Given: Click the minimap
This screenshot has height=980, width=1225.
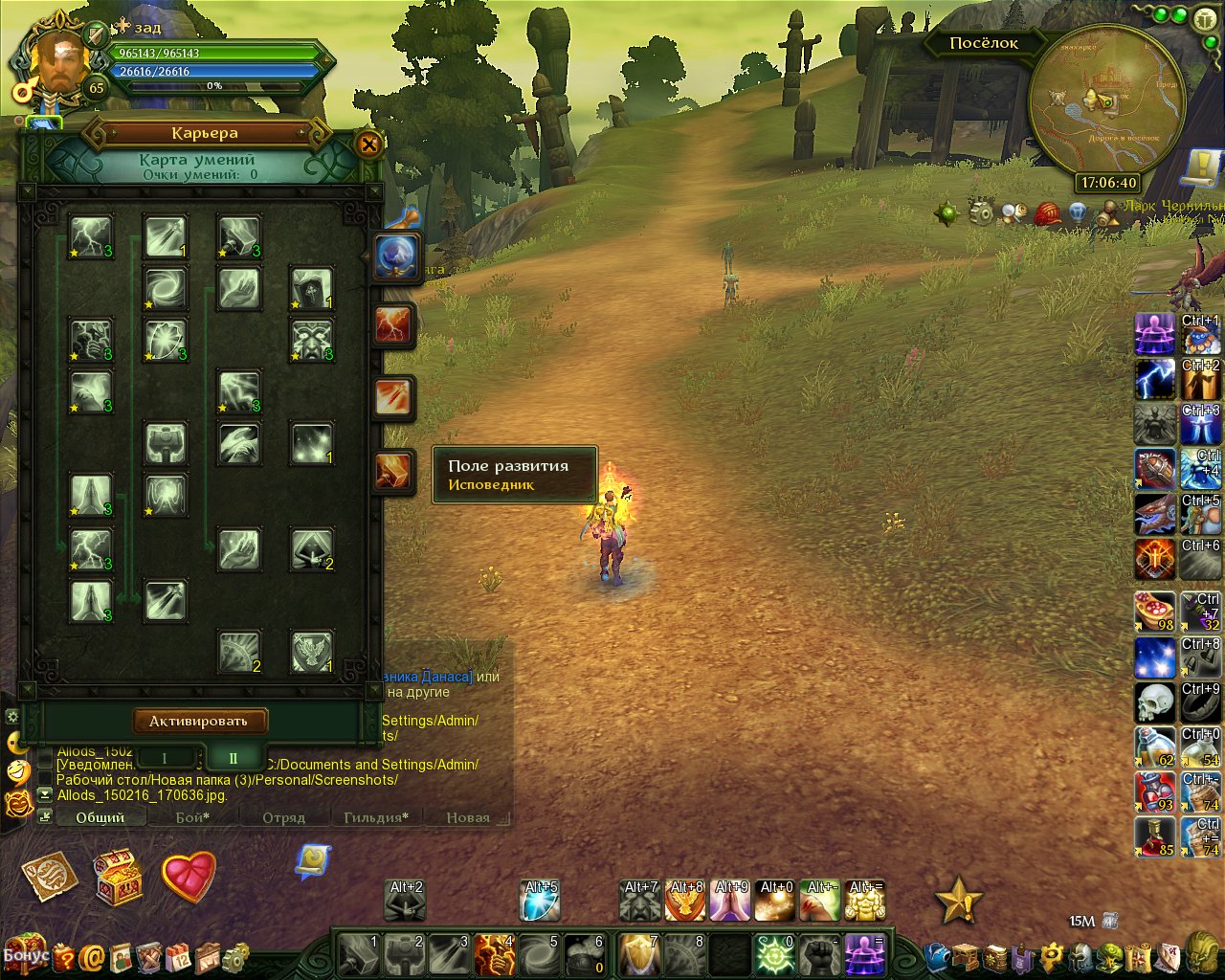Looking at the screenshot, I should pos(1106,101).
